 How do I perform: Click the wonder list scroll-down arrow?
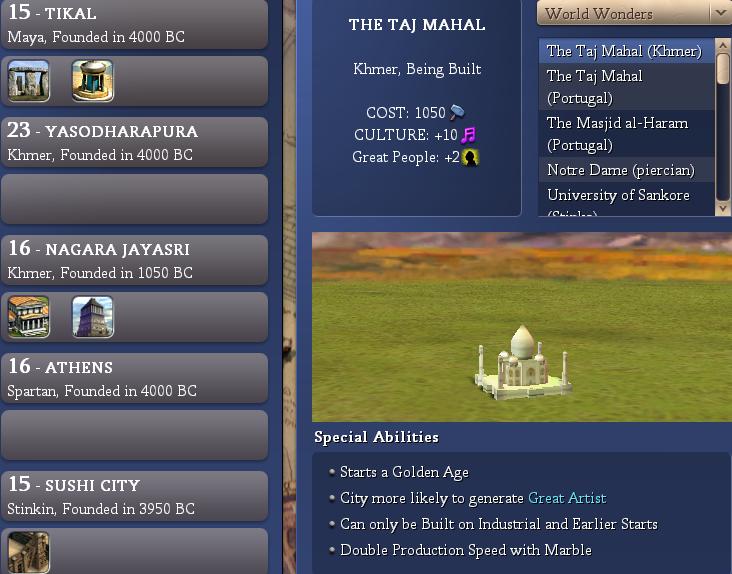[x=723, y=207]
